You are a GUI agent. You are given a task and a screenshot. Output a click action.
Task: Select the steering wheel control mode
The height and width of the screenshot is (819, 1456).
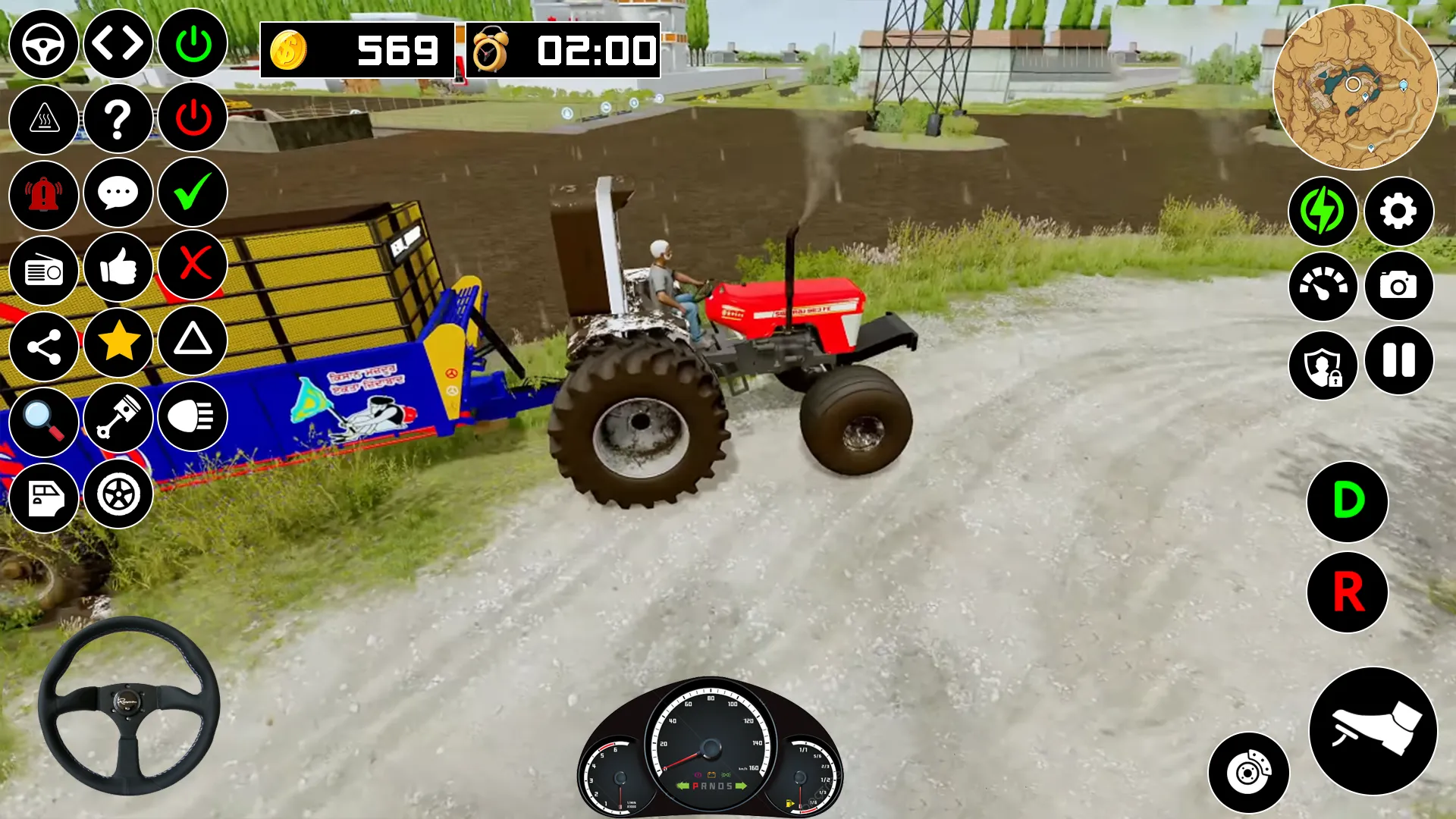(43, 44)
